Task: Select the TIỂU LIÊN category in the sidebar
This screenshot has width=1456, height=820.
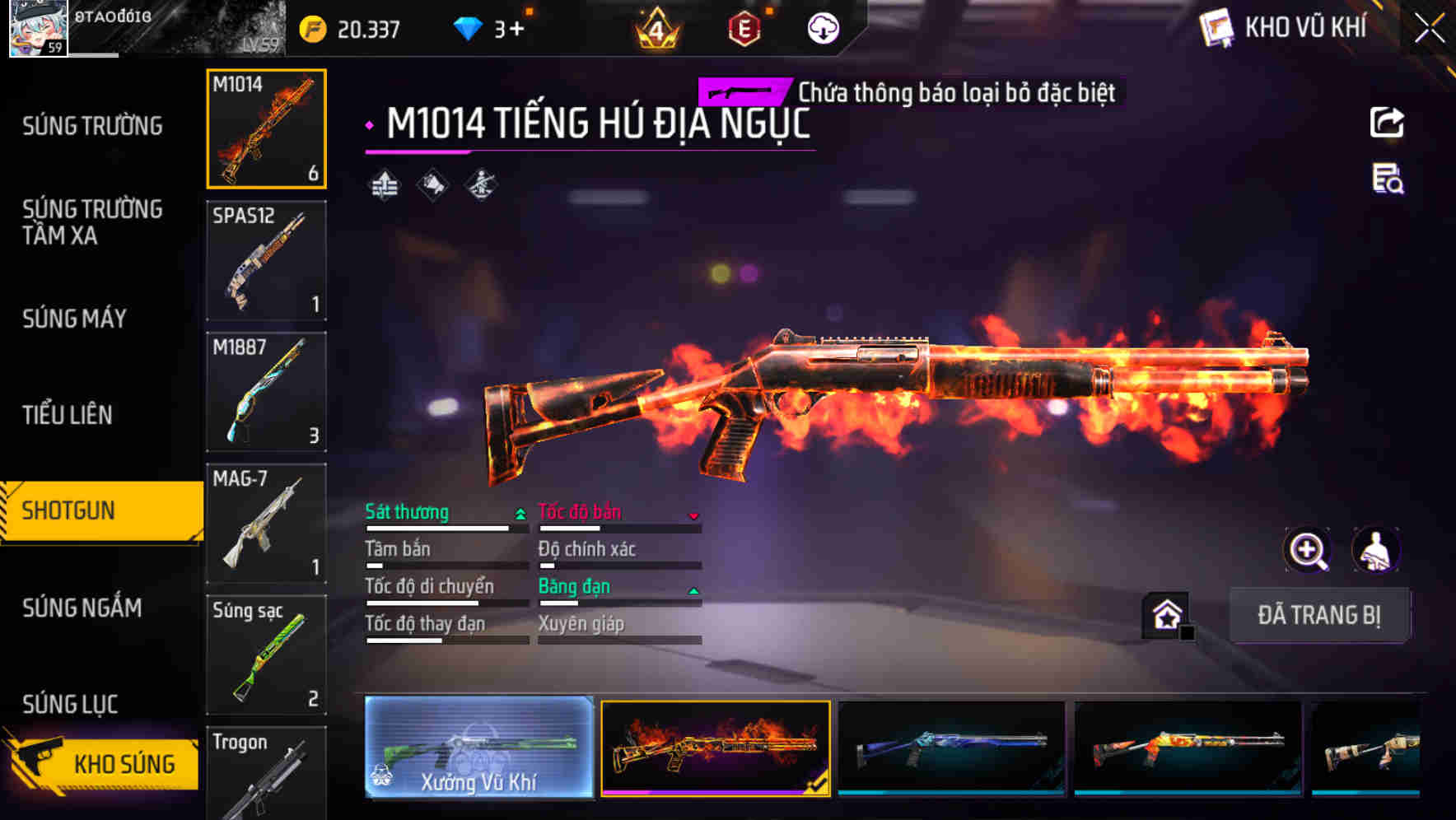Action: [69, 416]
